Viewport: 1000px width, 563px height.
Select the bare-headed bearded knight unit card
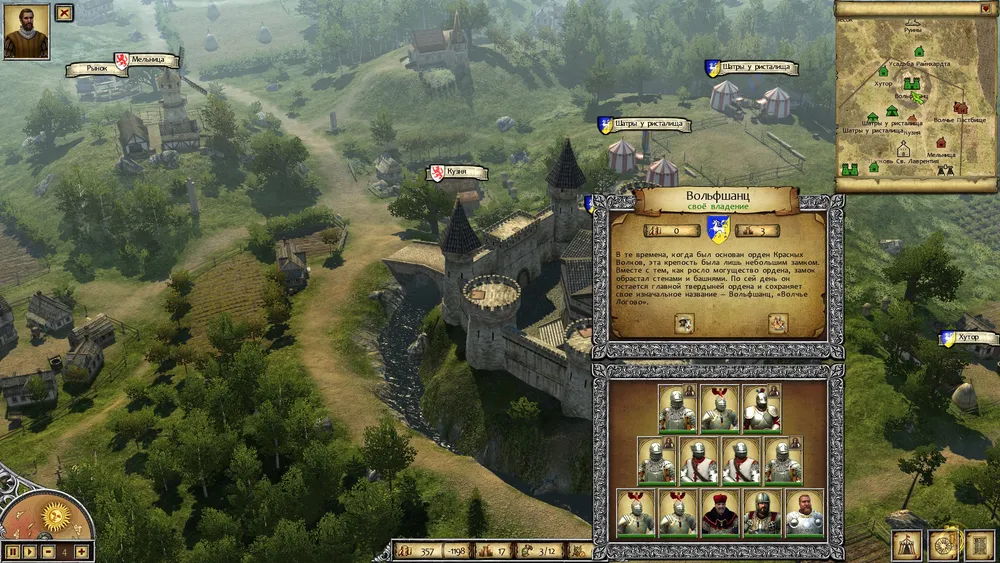tap(804, 512)
